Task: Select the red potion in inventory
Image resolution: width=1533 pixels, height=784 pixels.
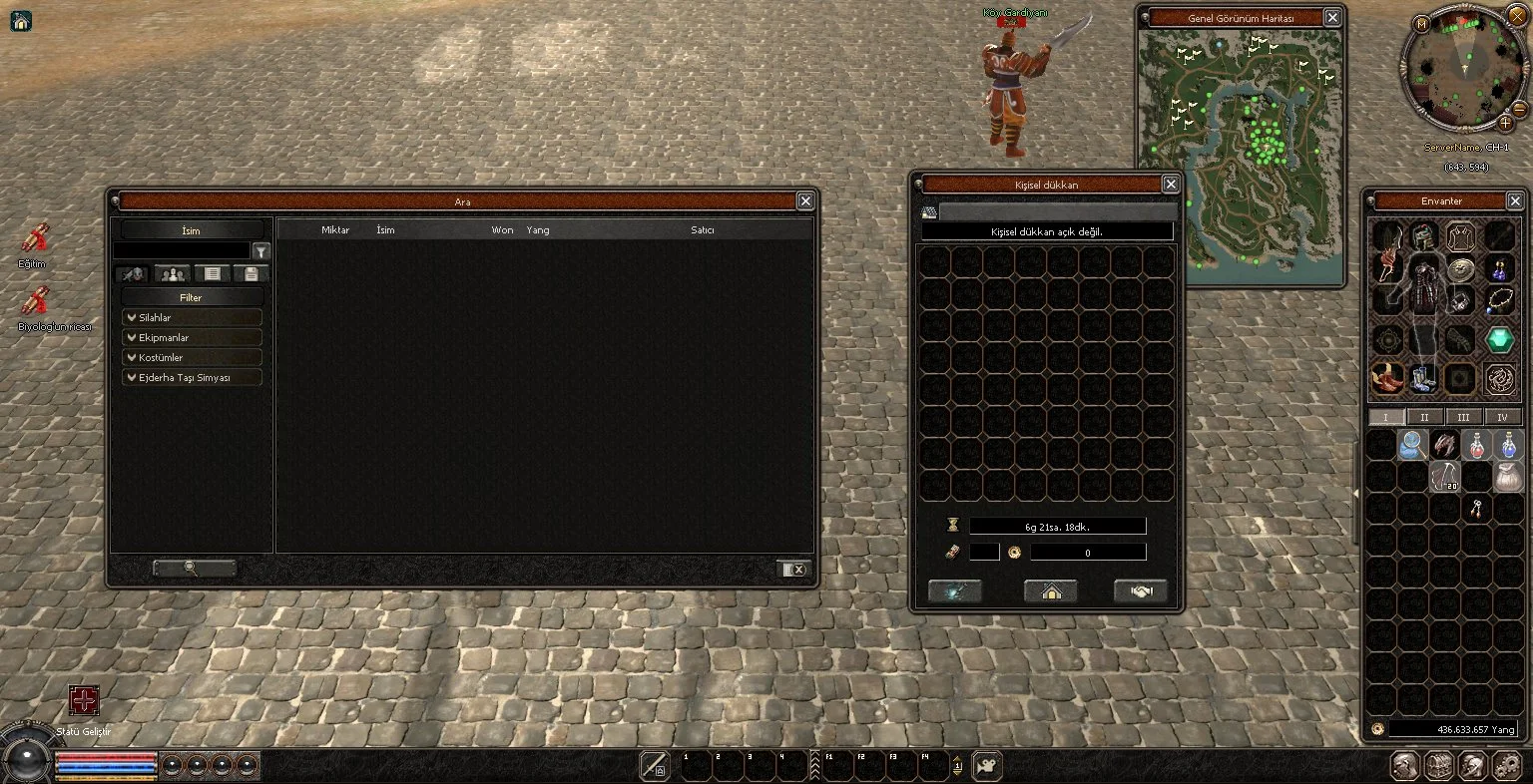Action: pos(1476,445)
